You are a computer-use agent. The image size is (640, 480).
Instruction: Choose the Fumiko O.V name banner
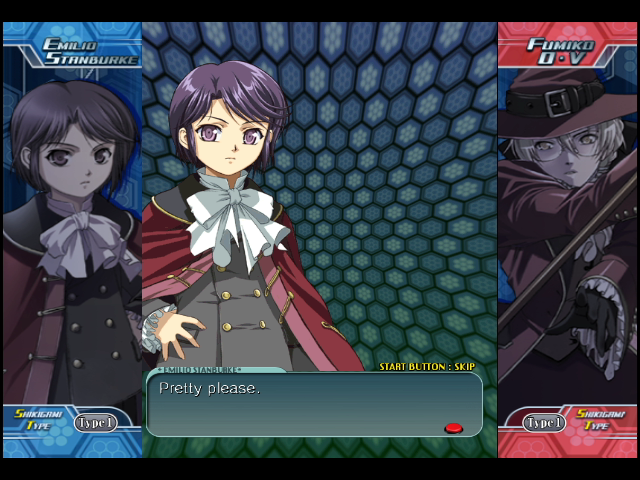560,51
